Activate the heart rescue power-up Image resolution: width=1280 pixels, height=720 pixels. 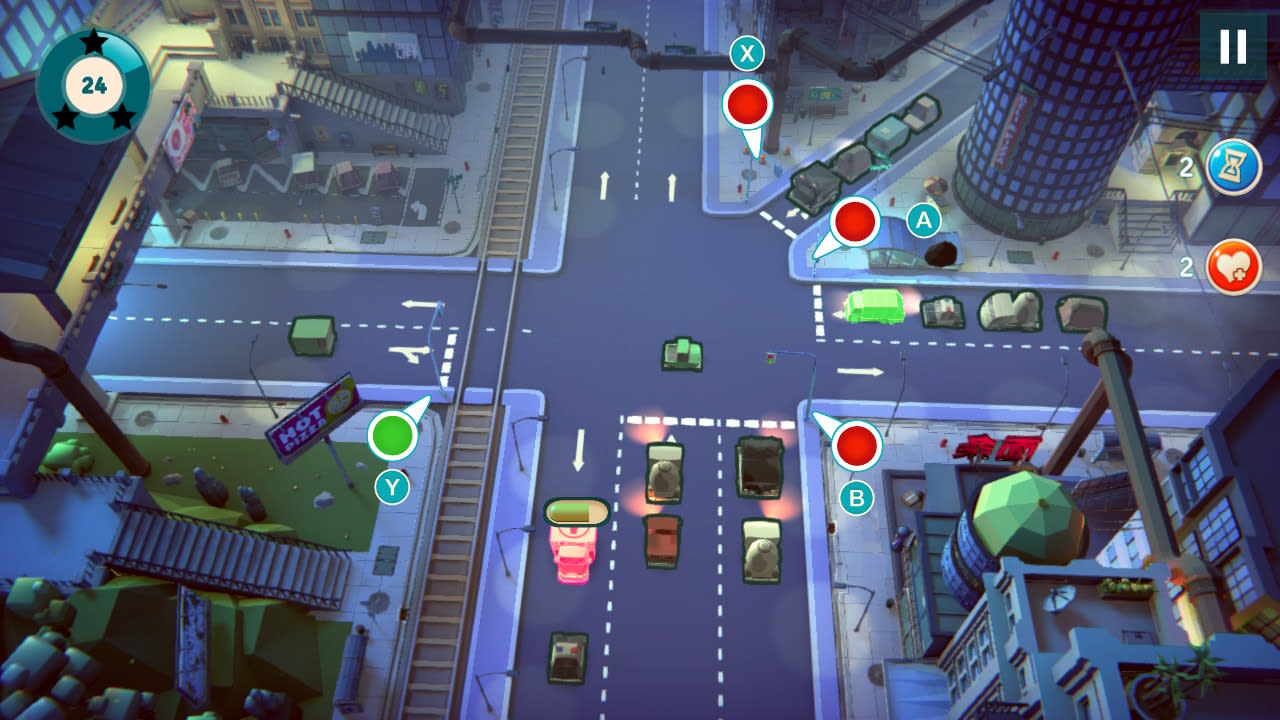click(1233, 266)
